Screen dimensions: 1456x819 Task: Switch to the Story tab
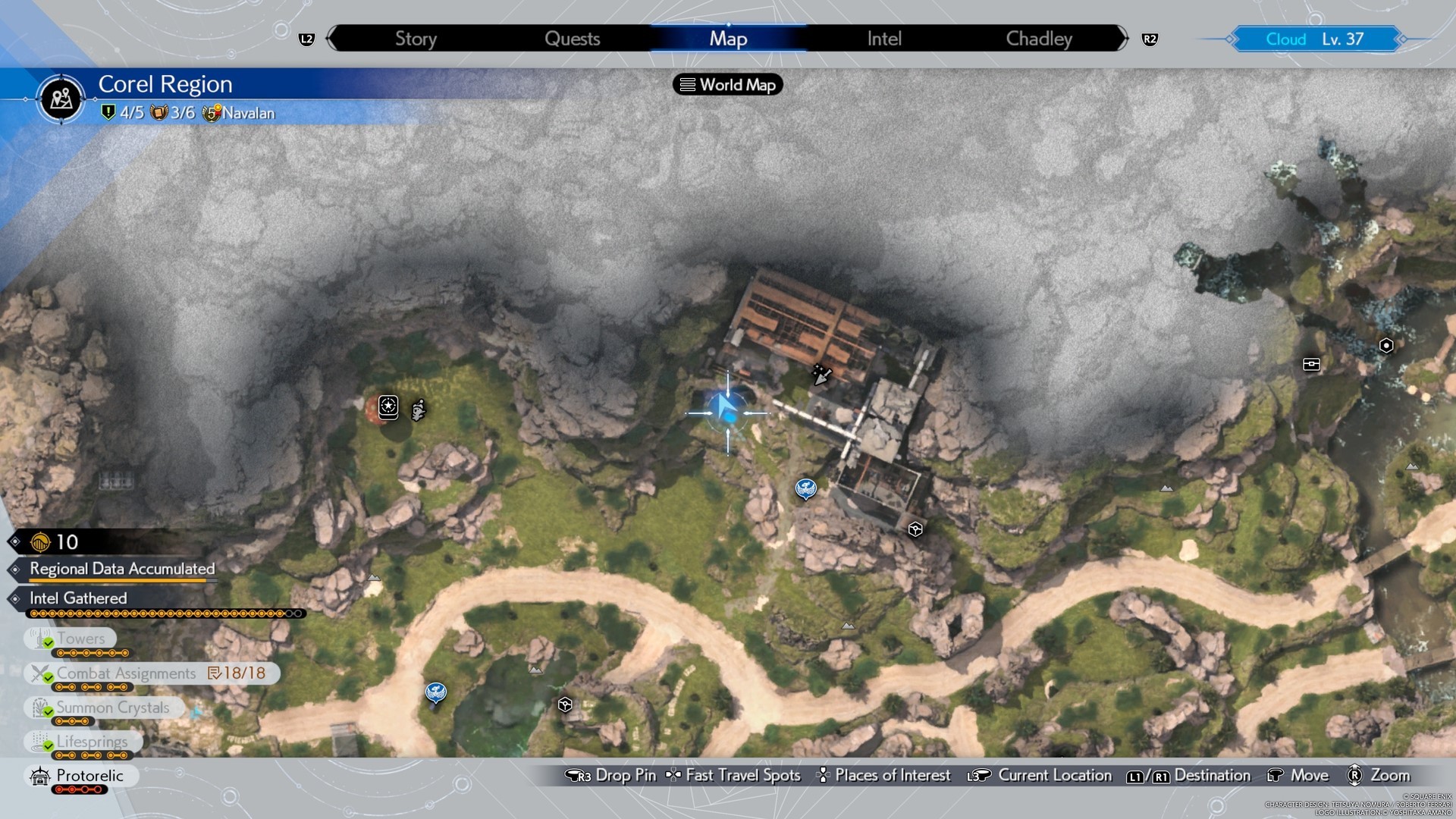(x=416, y=39)
